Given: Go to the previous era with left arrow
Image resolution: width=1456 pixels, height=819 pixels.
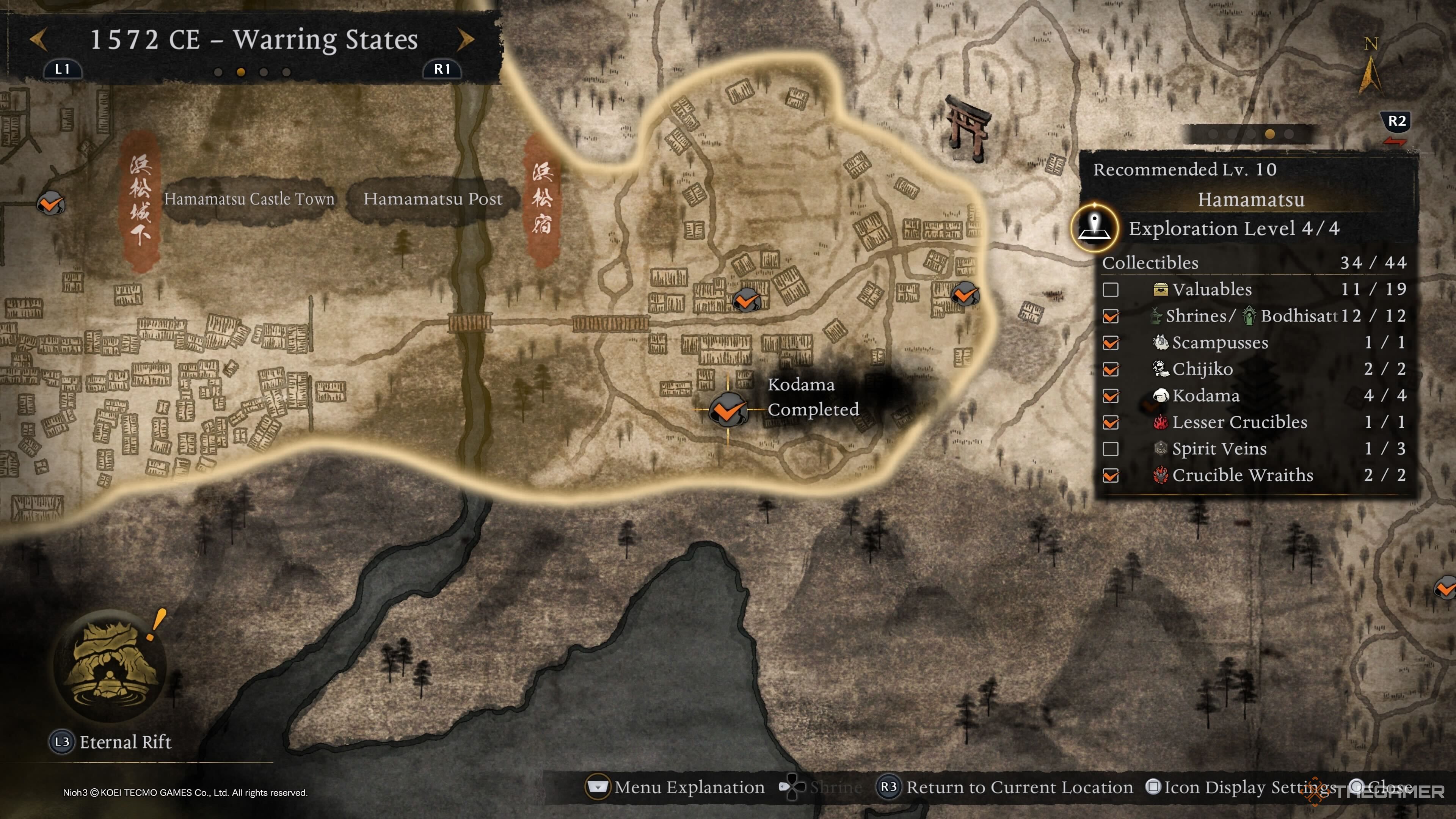Looking at the screenshot, I should pyautogui.click(x=38, y=40).
